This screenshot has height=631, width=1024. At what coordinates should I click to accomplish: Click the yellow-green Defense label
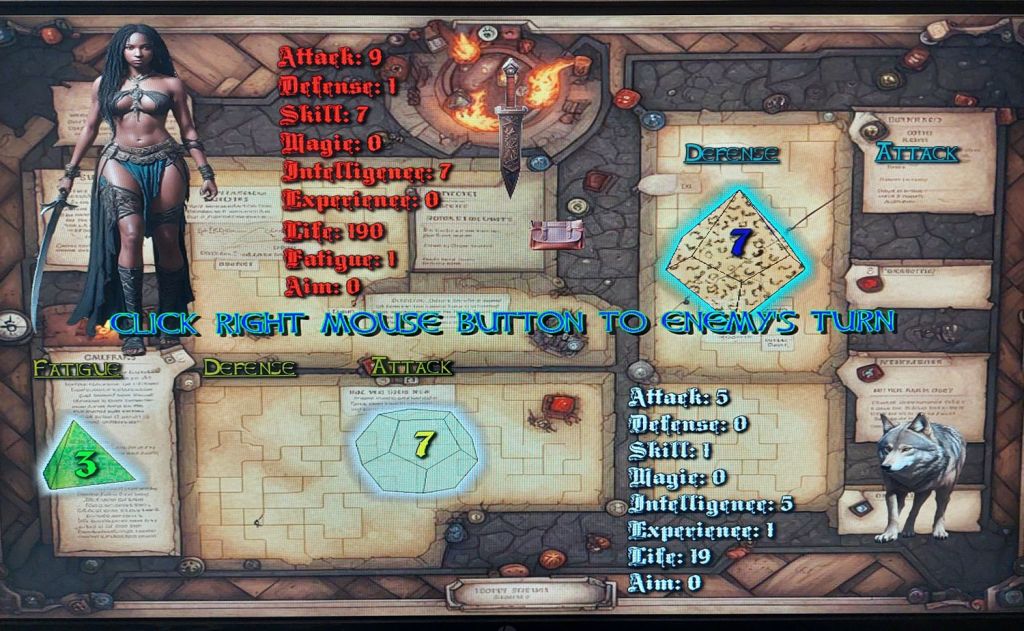click(x=250, y=368)
